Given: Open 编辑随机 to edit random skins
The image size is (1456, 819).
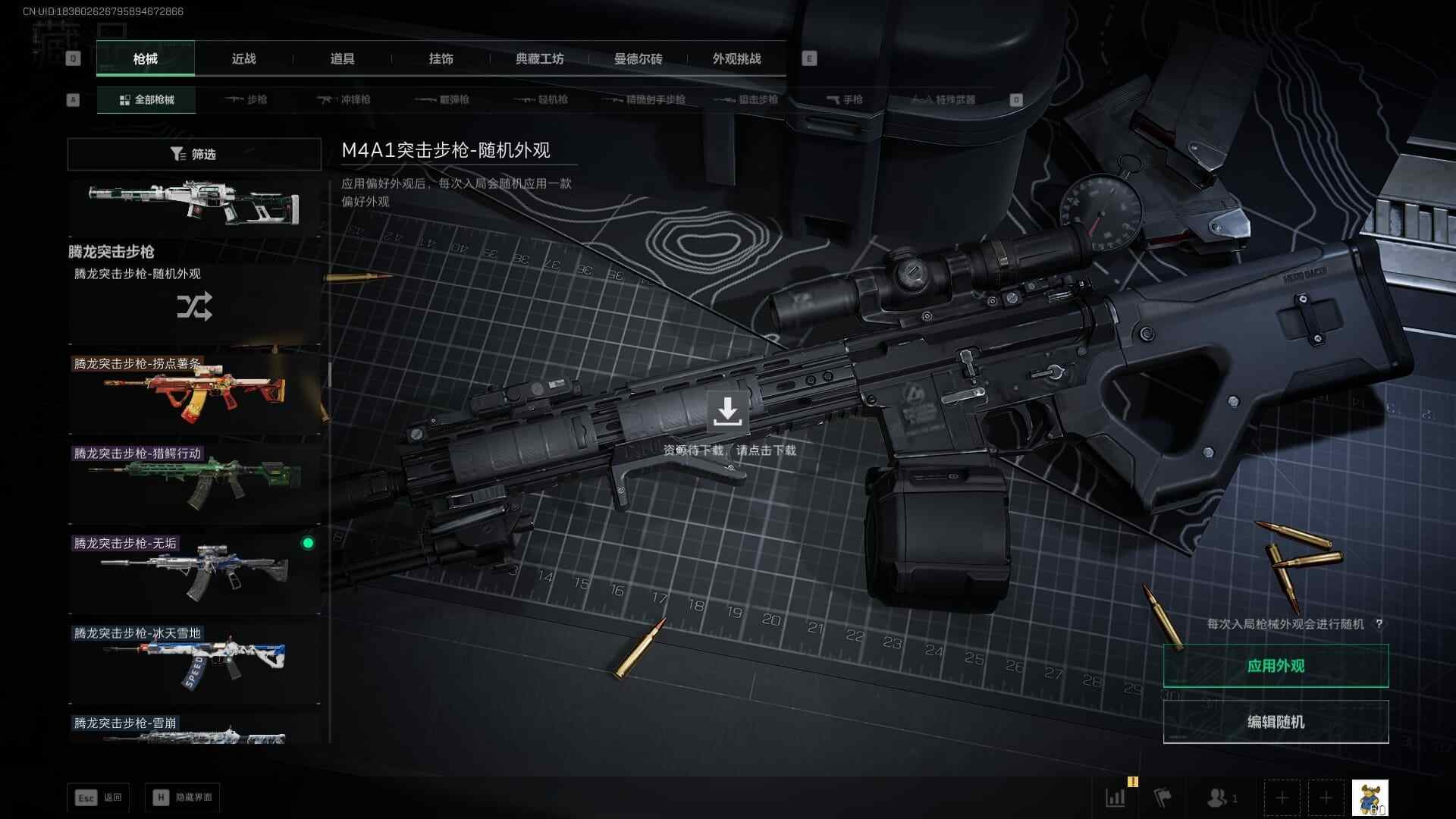Looking at the screenshot, I should coord(1276,722).
